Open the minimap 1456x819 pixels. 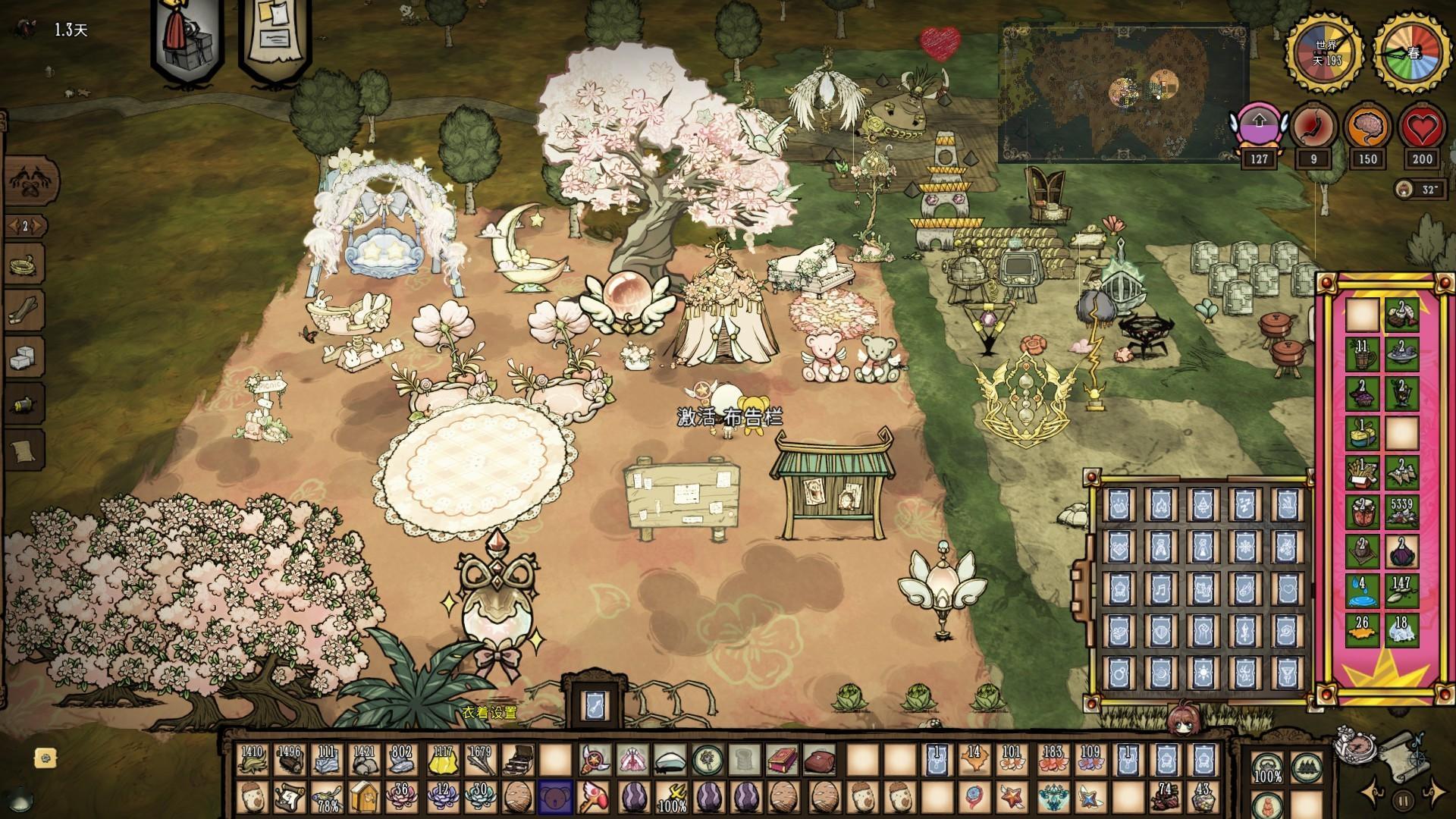tap(1122, 93)
